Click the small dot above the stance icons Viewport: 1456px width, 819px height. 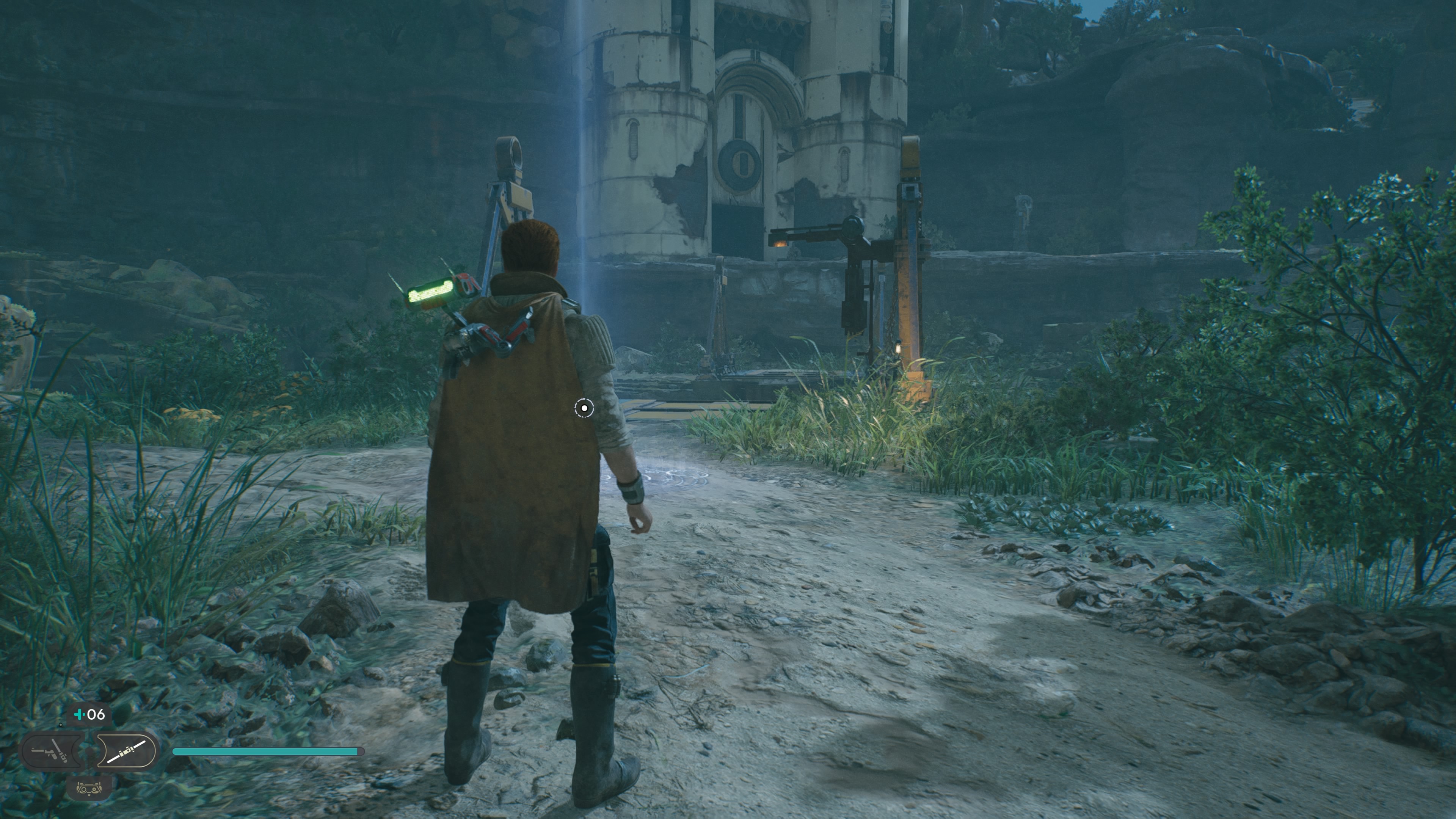(x=61, y=725)
